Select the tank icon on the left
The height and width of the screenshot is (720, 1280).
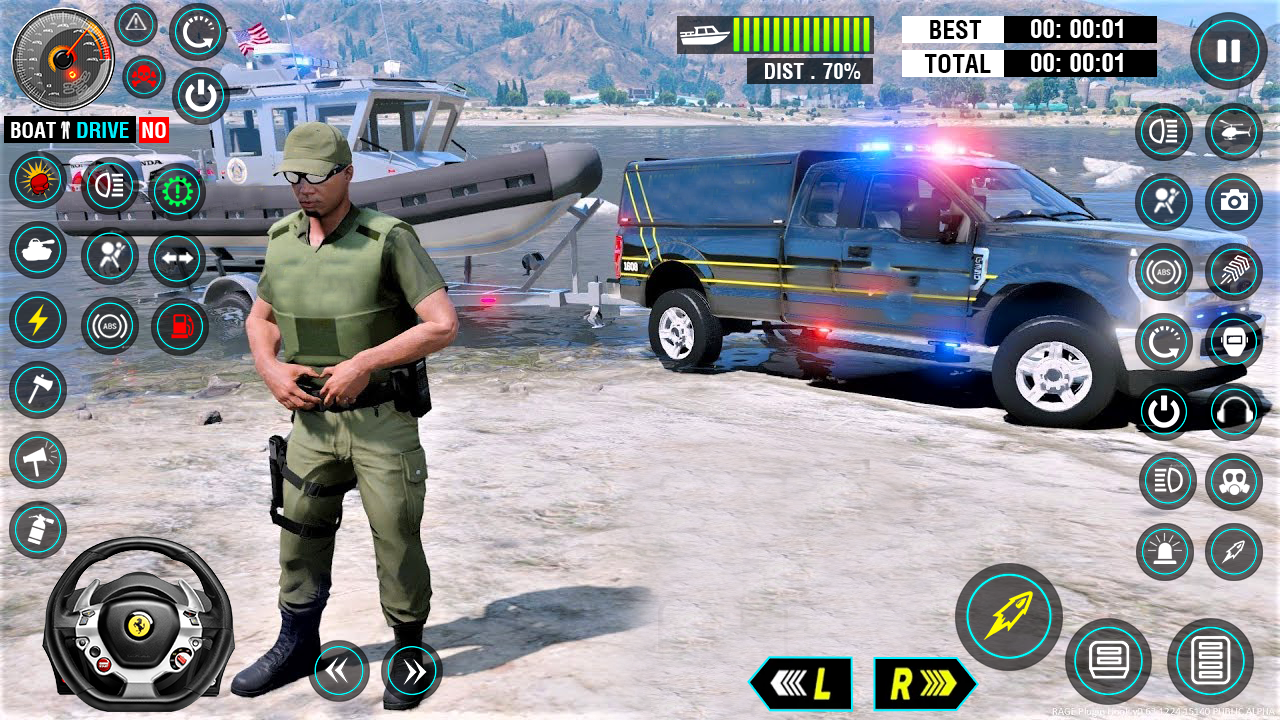coord(38,249)
